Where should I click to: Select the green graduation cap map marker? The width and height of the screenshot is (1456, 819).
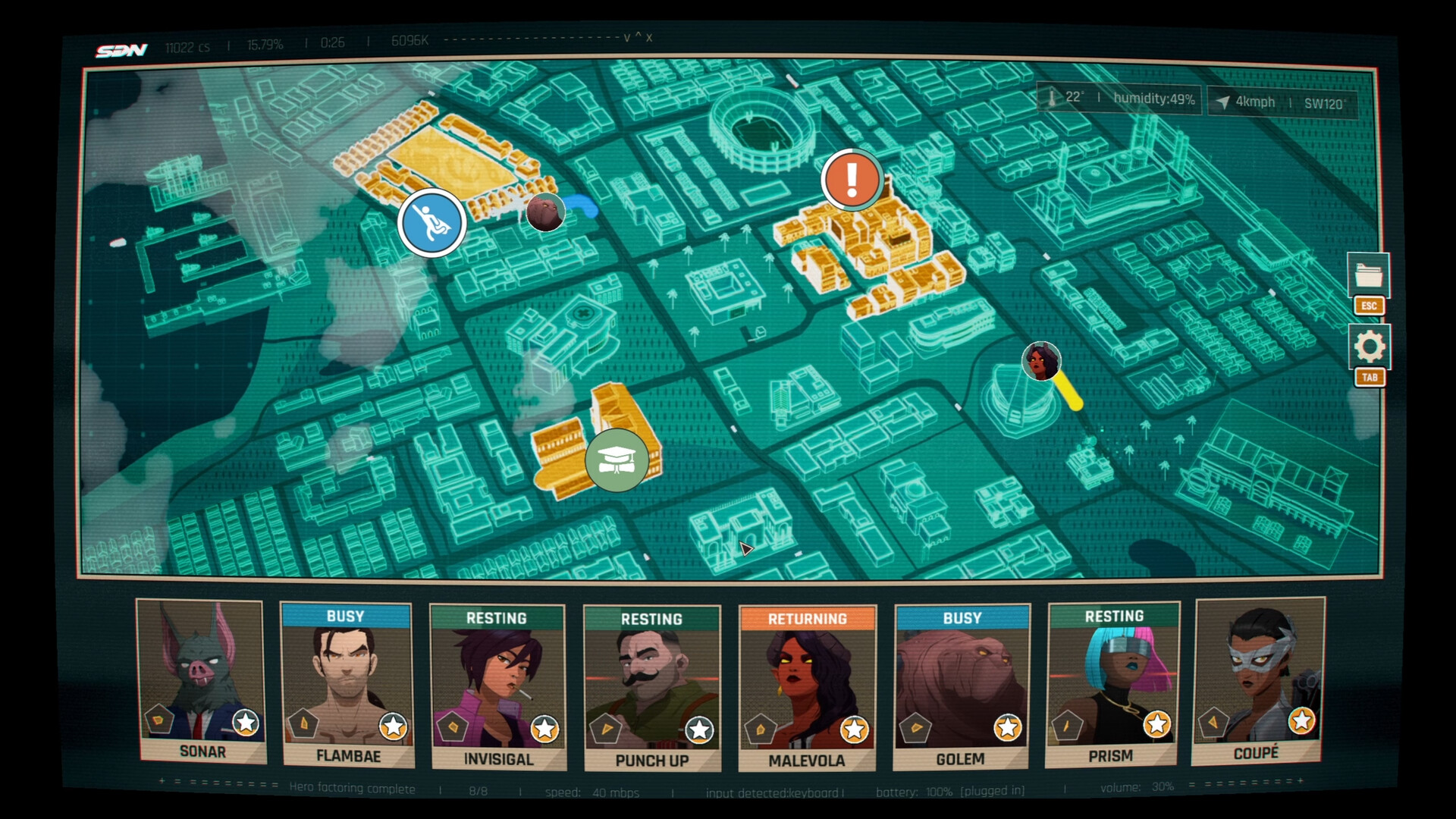pos(617,460)
